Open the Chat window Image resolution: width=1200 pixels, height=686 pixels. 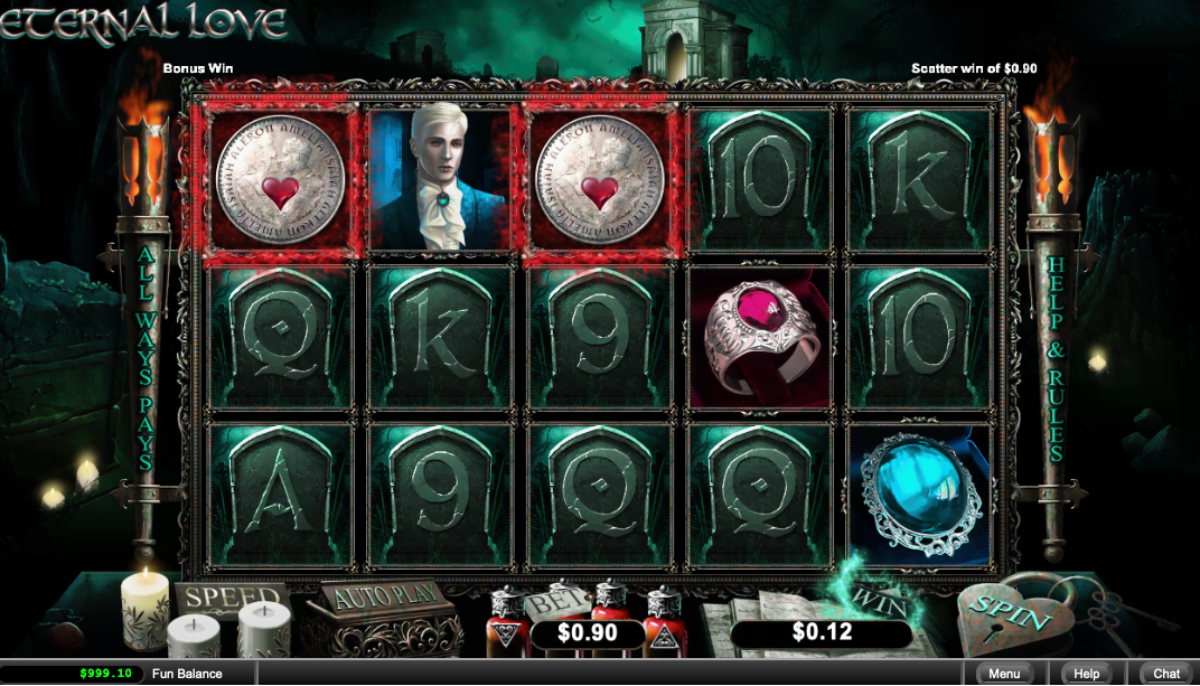[x=1166, y=674]
